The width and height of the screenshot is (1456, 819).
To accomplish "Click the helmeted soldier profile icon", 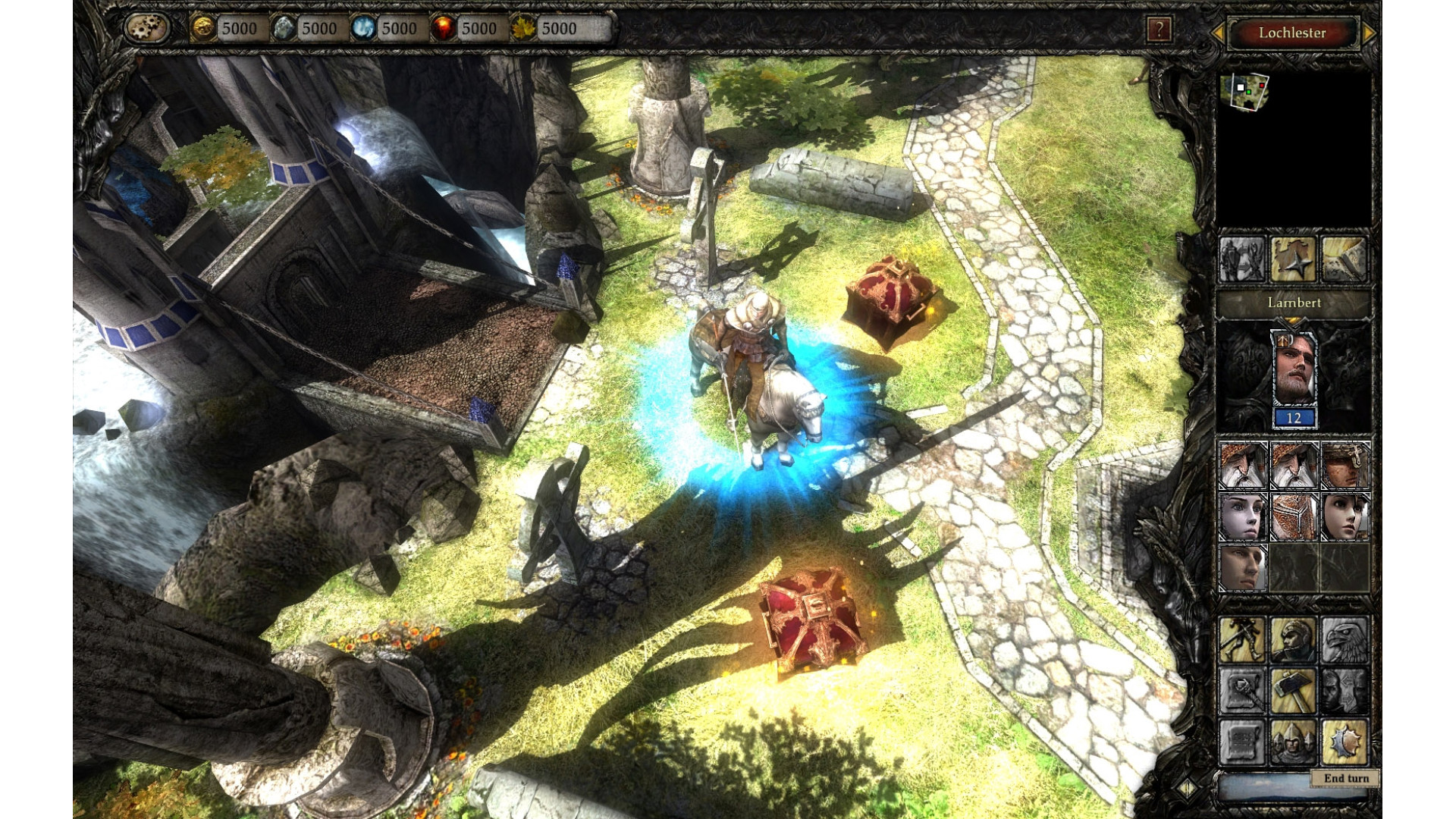I will coord(1293,639).
